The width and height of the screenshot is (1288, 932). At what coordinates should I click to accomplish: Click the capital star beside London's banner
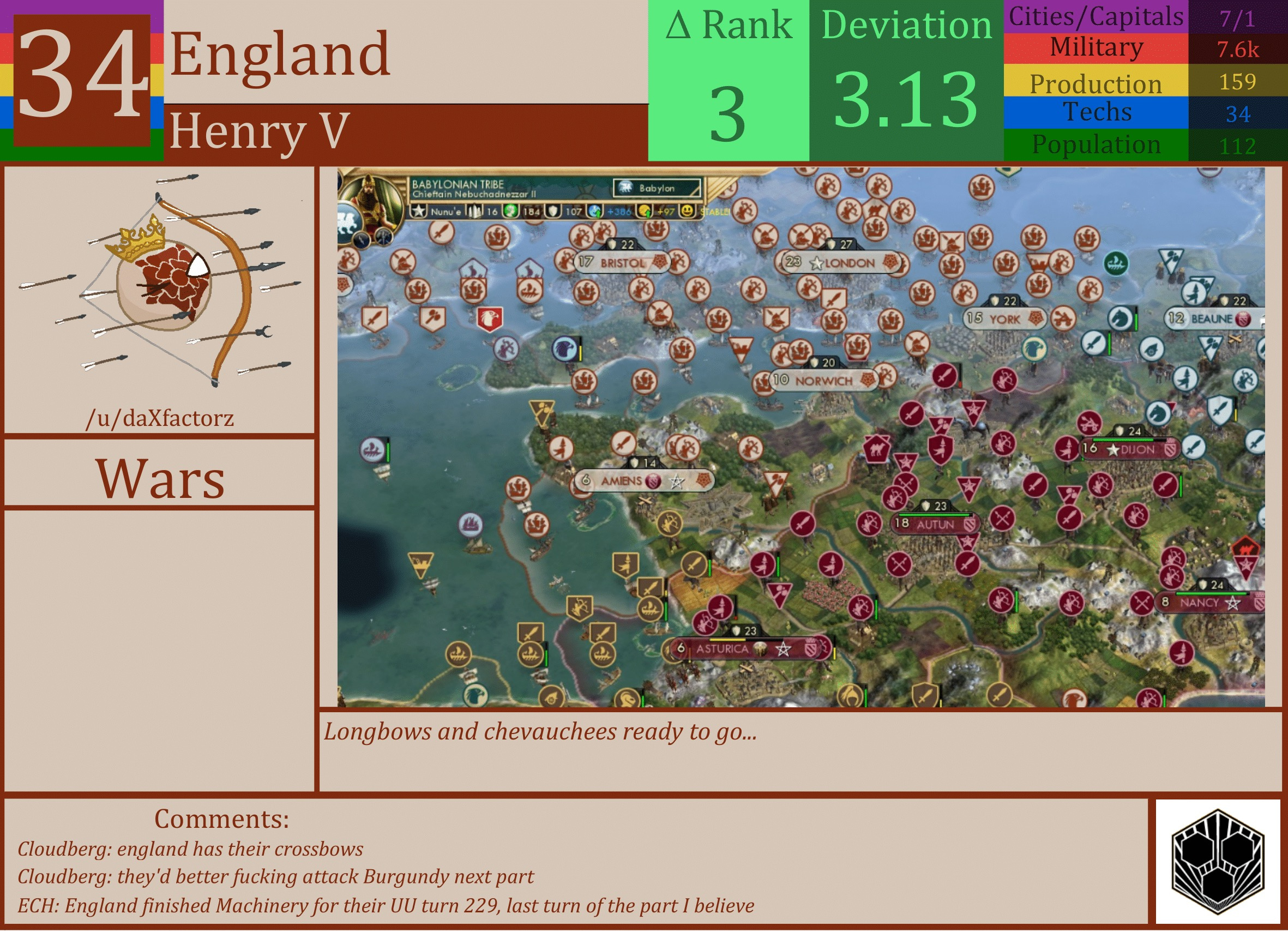point(817,263)
